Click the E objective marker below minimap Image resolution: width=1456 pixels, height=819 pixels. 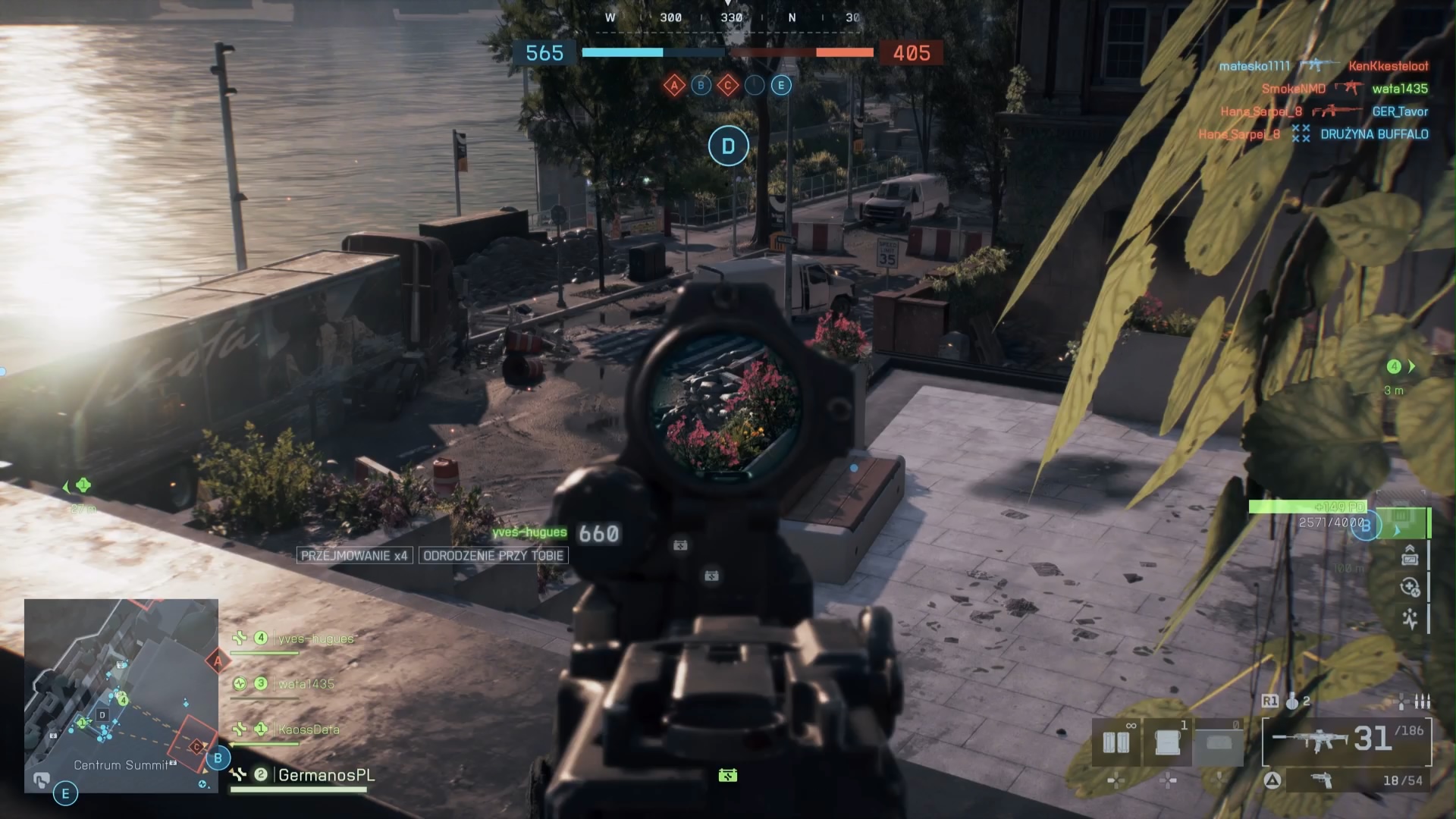65,794
